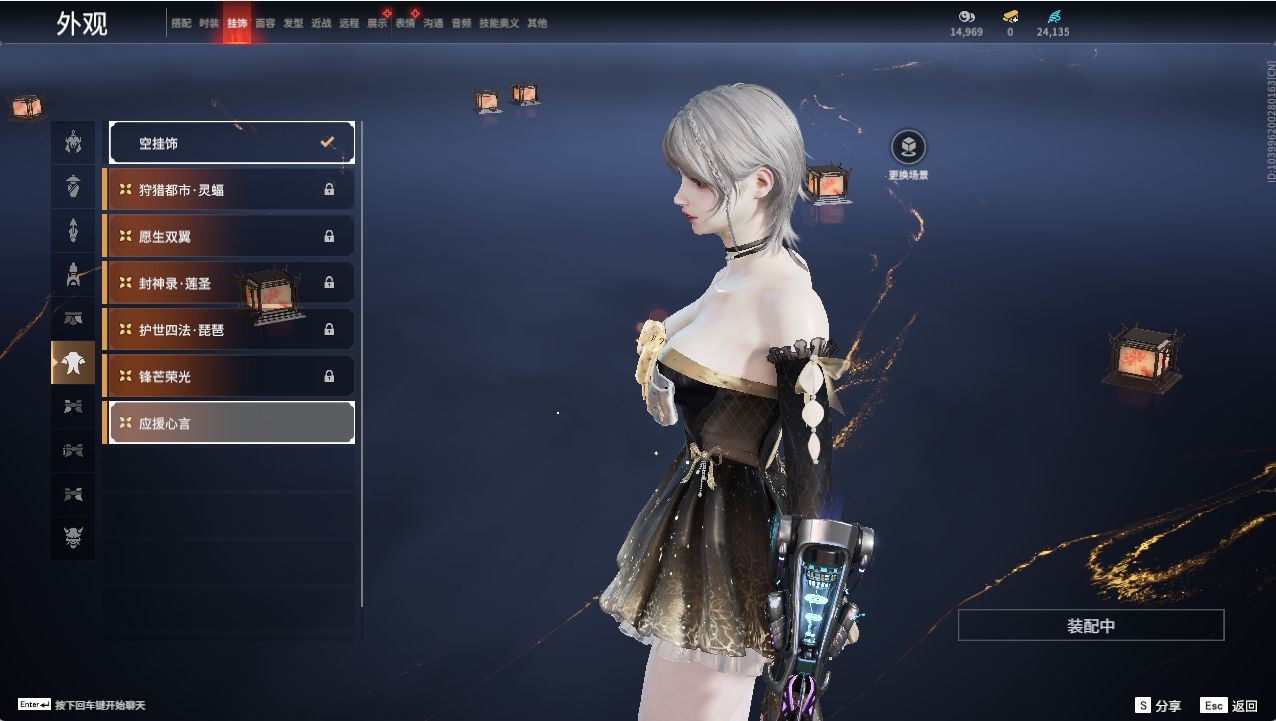Choose the 狩猎都市·灵蝠 accessory
Viewport: 1276px width, 721px height.
point(229,189)
